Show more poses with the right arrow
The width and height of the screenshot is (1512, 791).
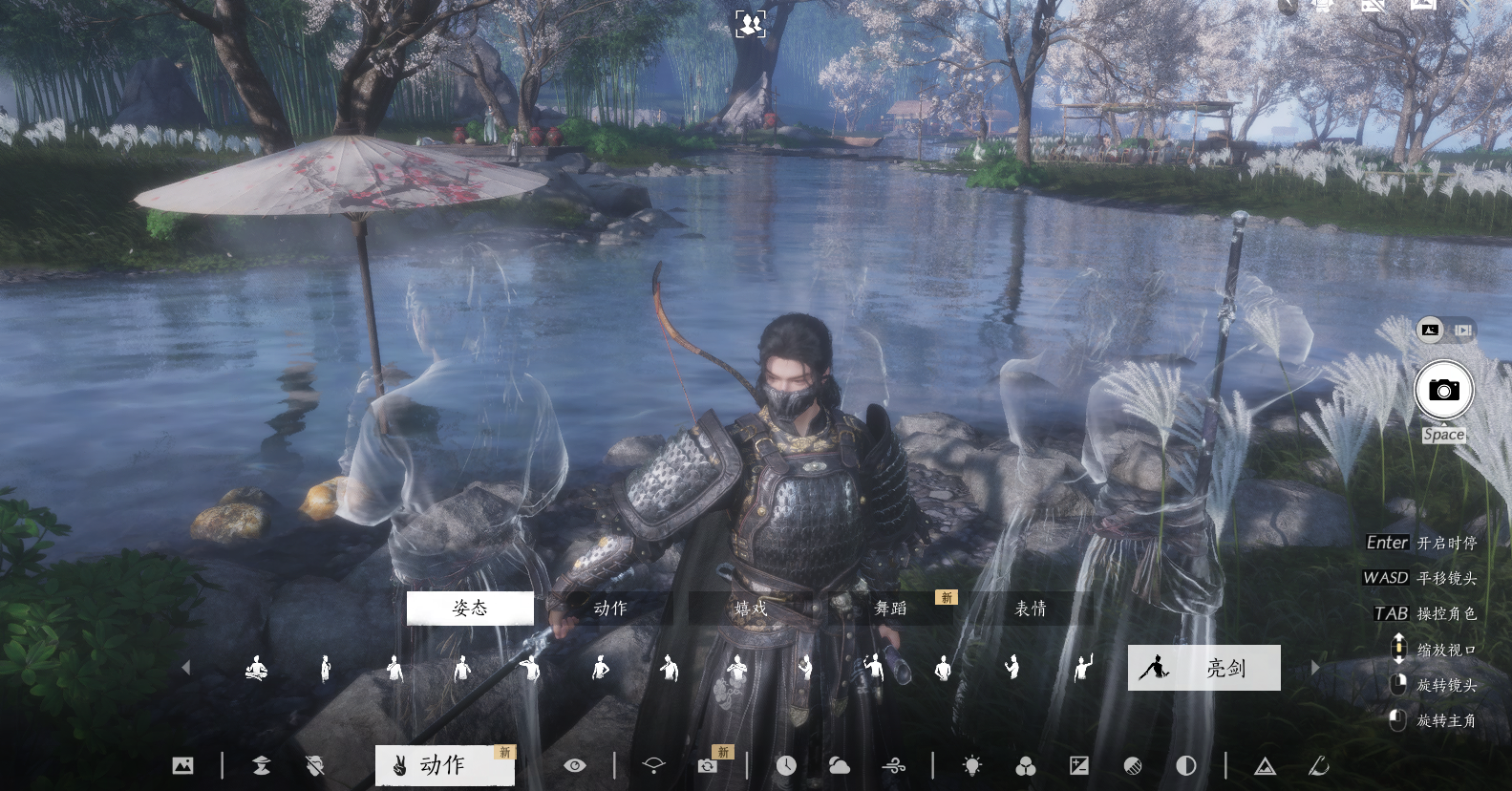pyautogui.click(x=1314, y=668)
